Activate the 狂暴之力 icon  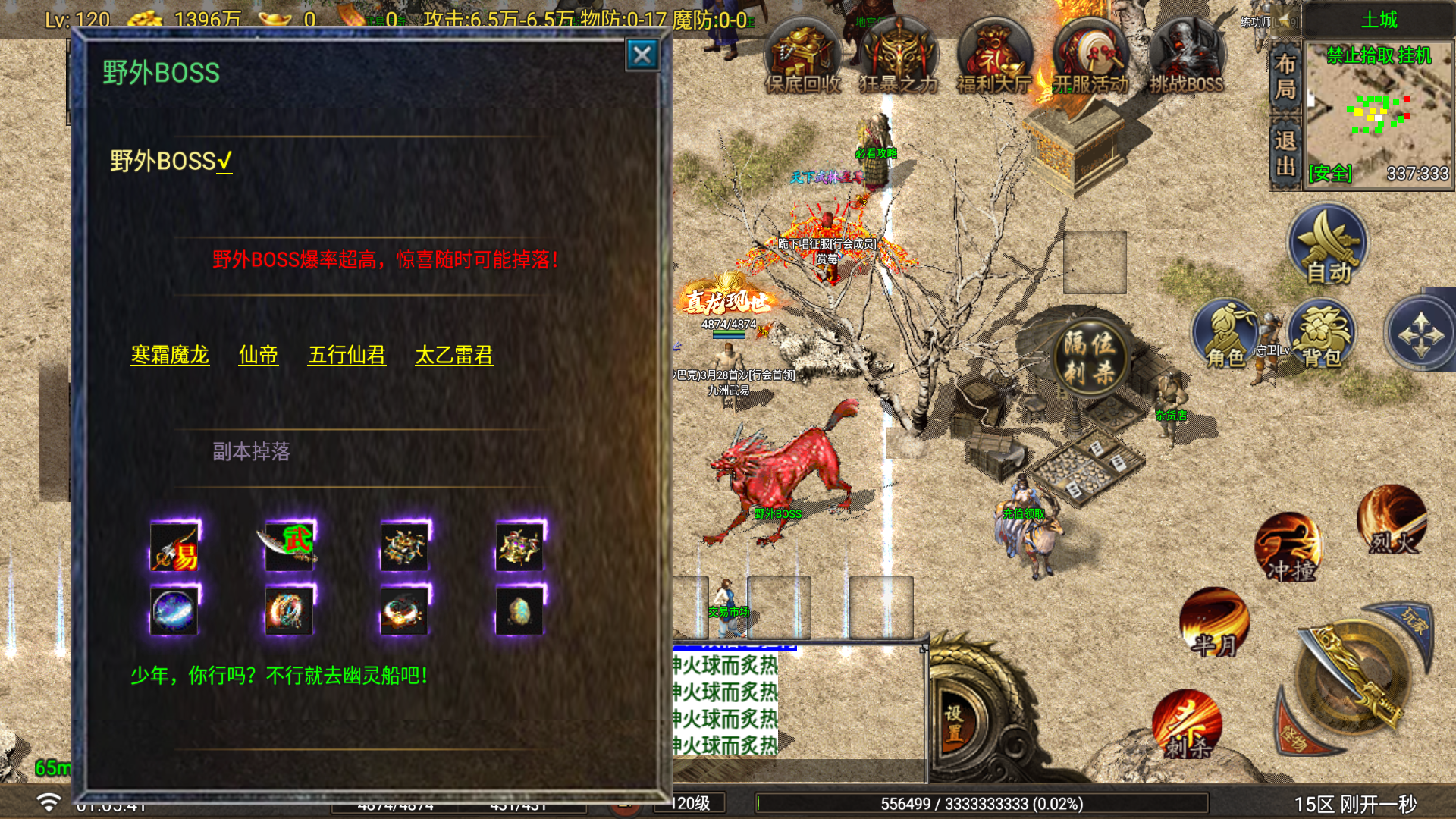(x=899, y=61)
